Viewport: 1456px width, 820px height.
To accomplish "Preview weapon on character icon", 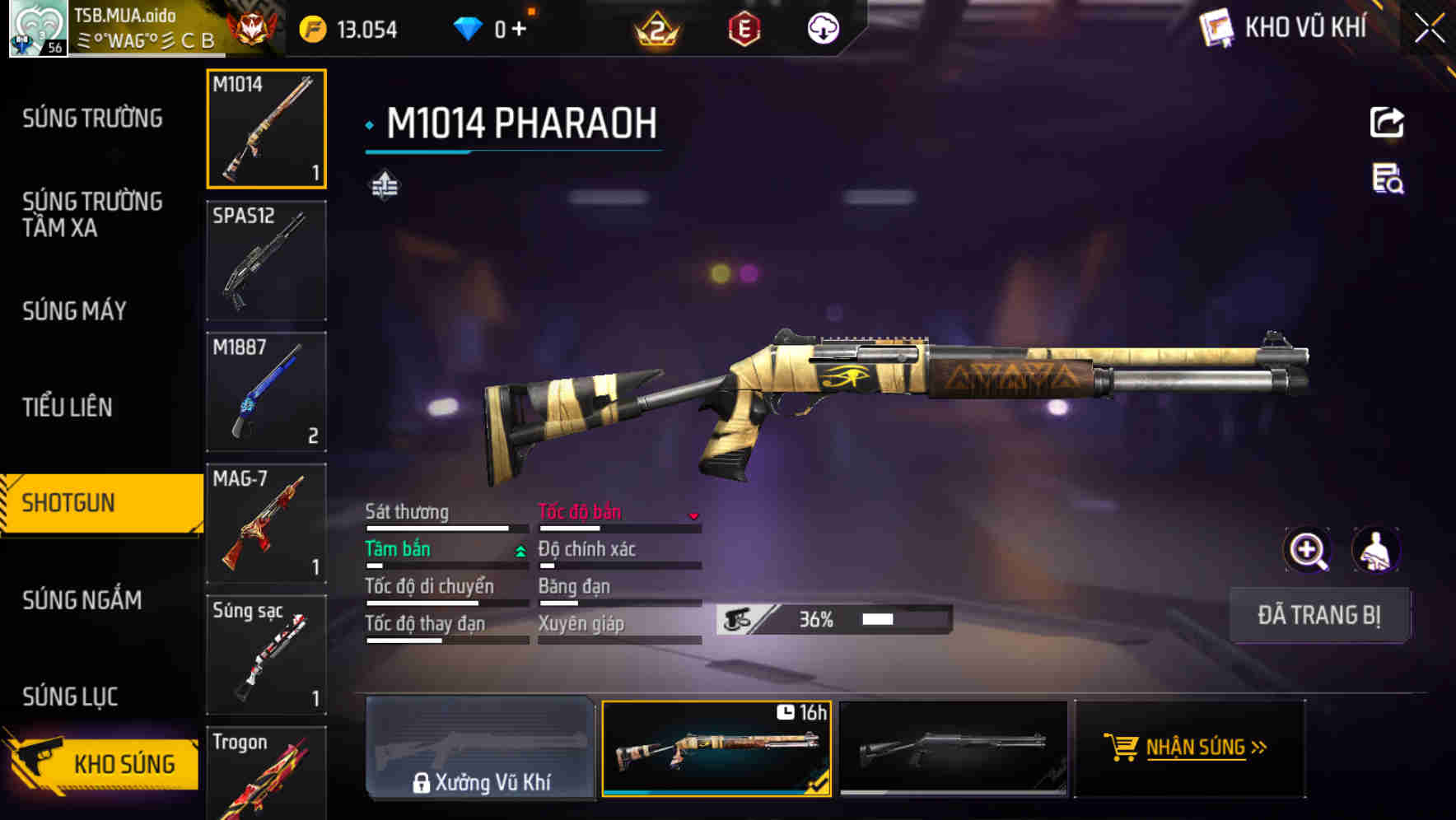I will coord(1375,550).
